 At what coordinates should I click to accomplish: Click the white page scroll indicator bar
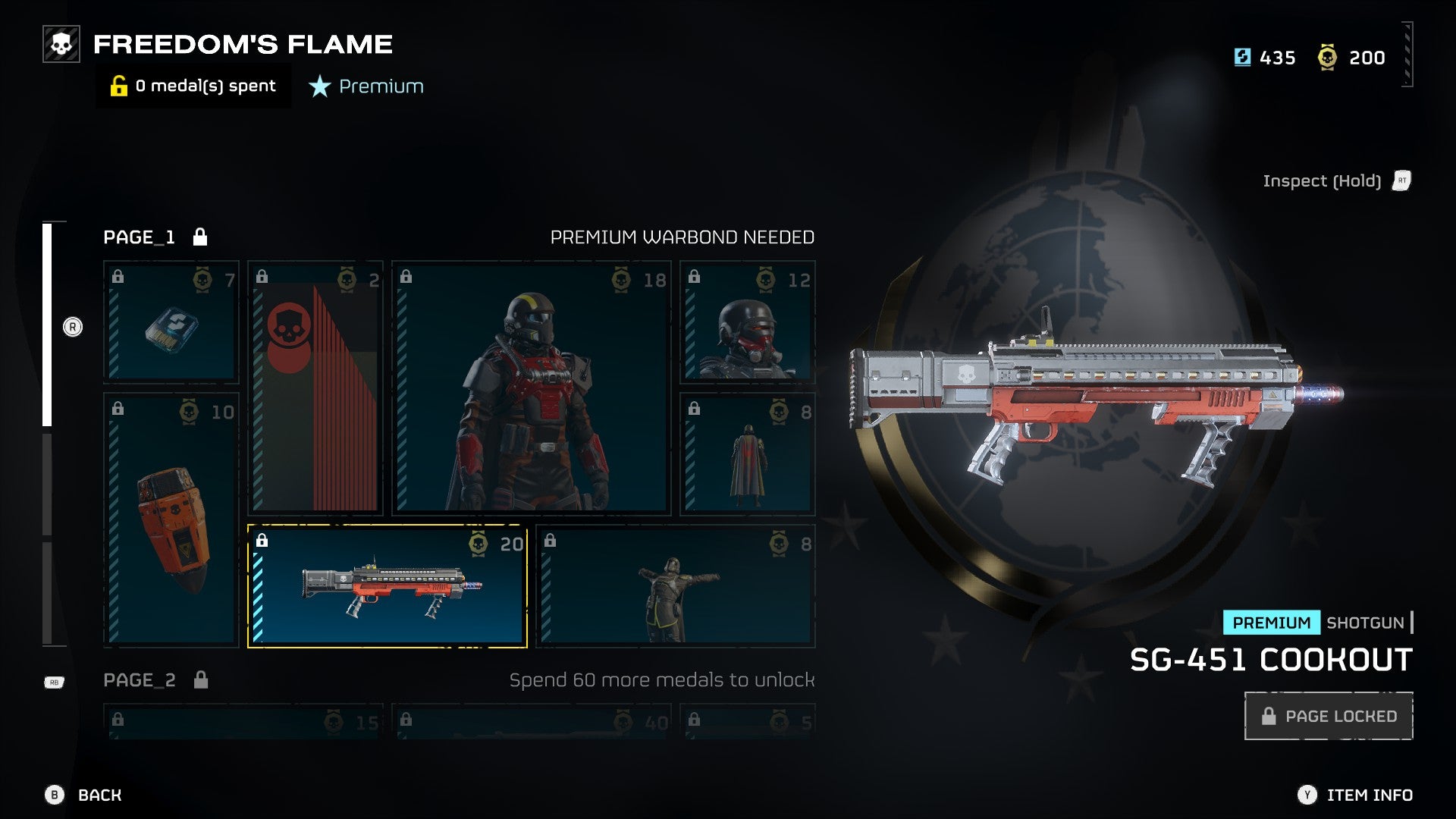(47, 325)
